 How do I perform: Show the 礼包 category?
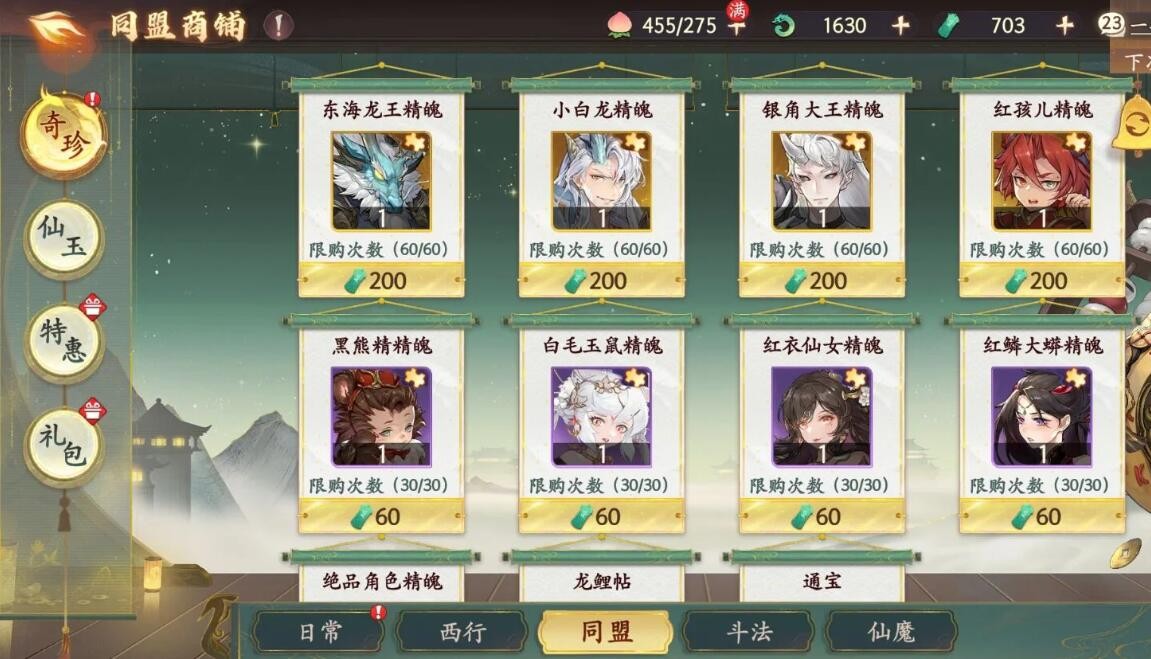tap(63, 447)
